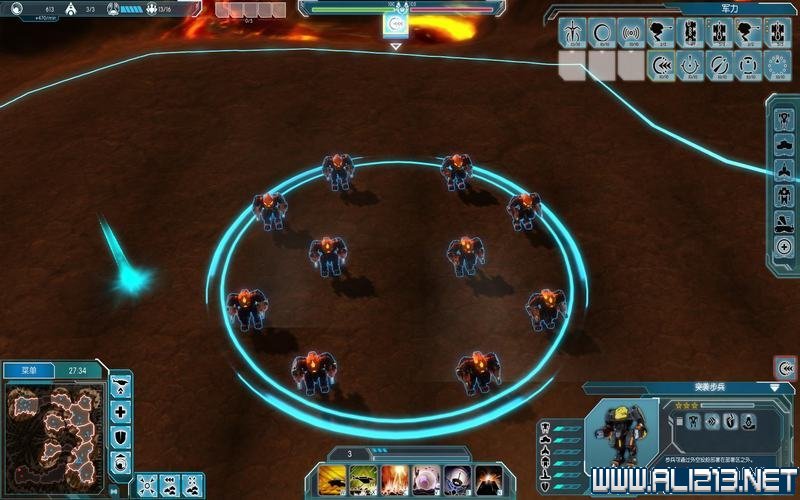The image size is (800, 500).
Task: Click the radio wave signal army icon
Action: [631, 33]
